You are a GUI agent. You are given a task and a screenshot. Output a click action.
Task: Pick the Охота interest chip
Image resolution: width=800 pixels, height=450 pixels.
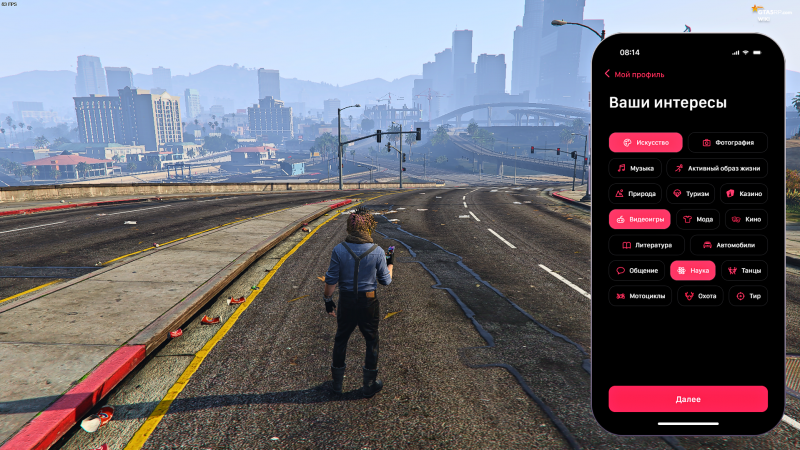(x=700, y=296)
